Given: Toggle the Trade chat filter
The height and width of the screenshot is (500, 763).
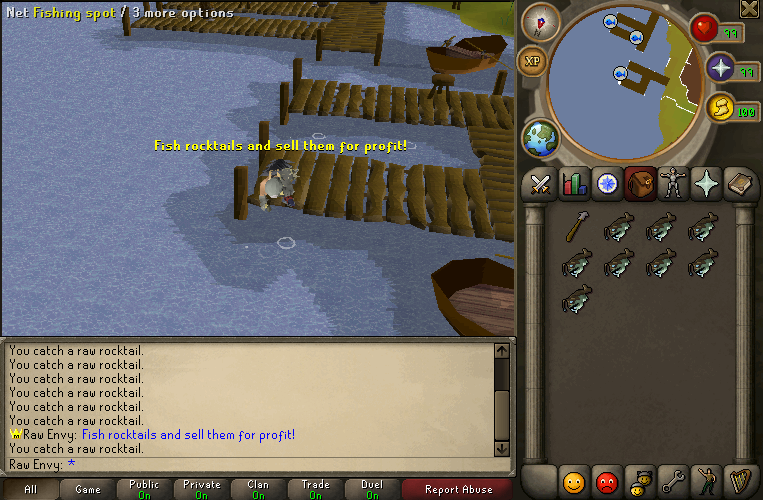Looking at the screenshot, I should pyautogui.click(x=315, y=490).
